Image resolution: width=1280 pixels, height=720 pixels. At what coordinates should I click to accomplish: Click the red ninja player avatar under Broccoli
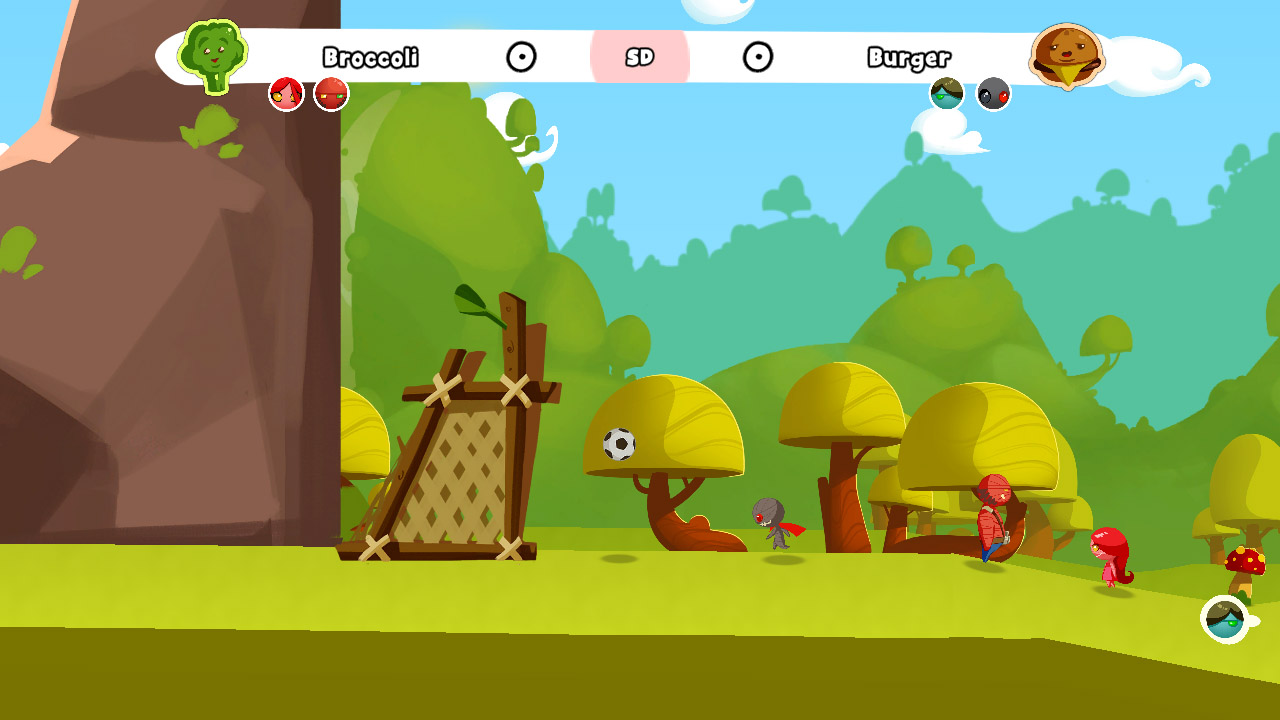click(x=329, y=93)
